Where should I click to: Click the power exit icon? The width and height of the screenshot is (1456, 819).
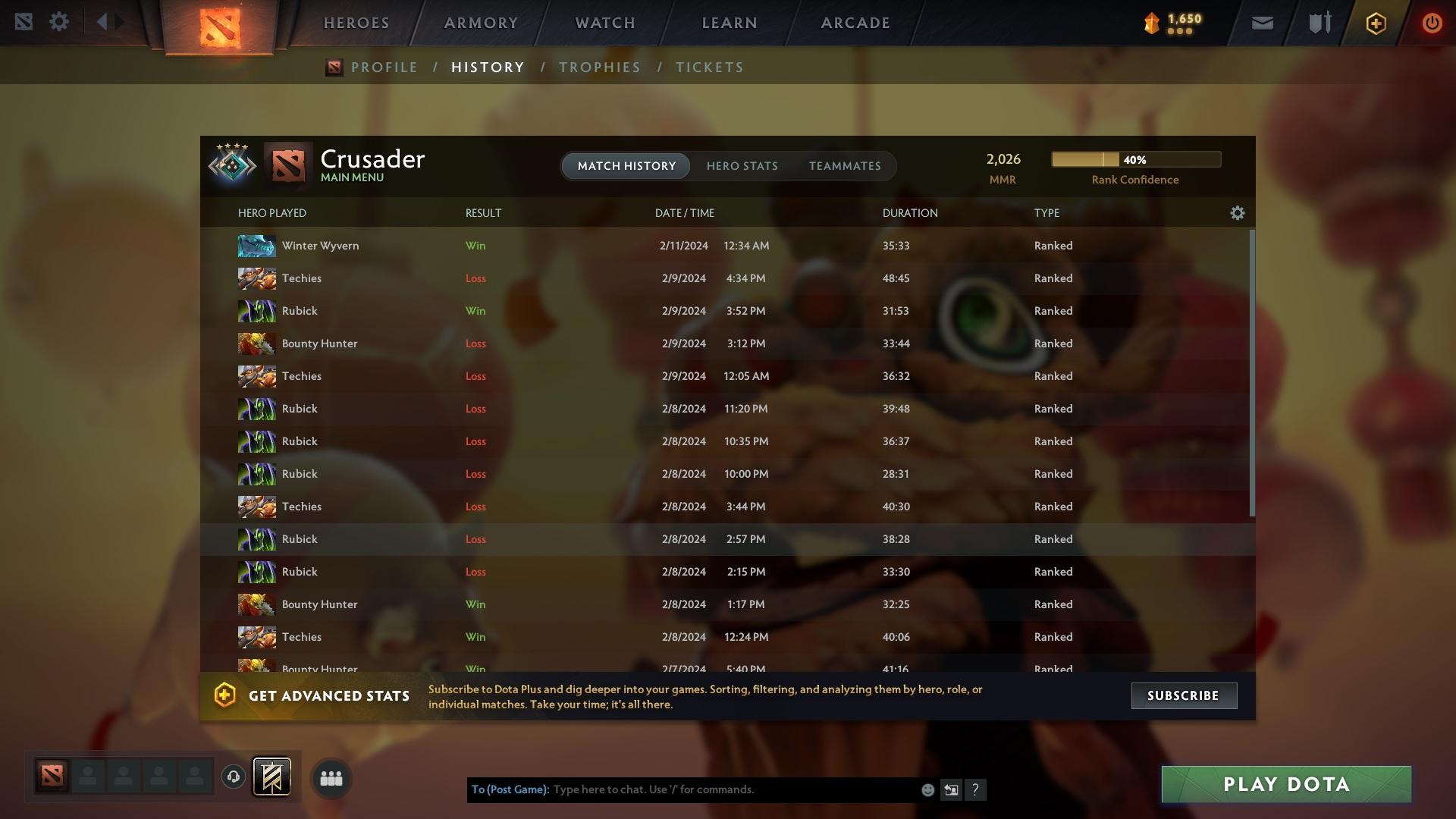1432,22
